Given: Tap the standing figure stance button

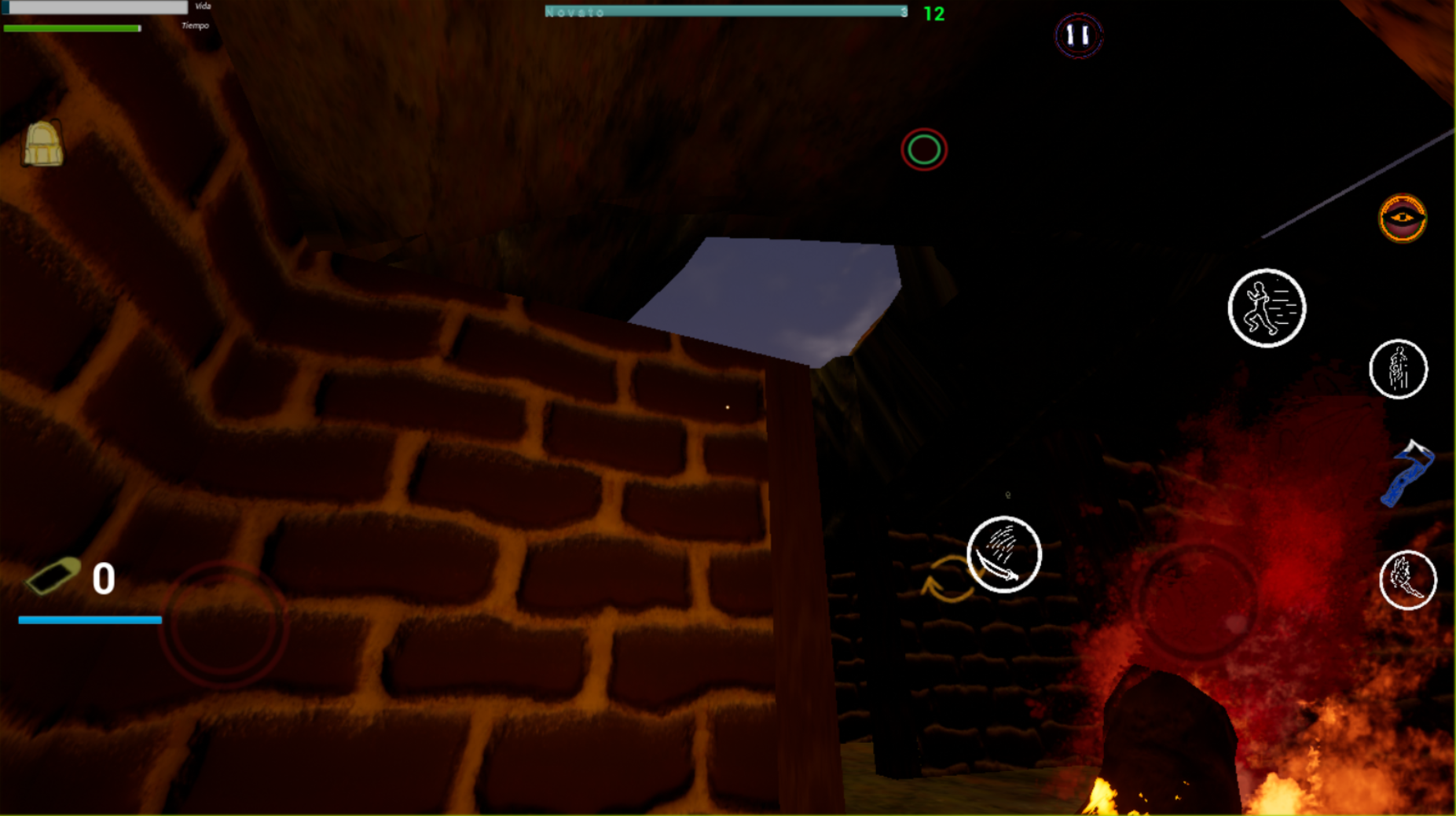Looking at the screenshot, I should (x=1398, y=369).
